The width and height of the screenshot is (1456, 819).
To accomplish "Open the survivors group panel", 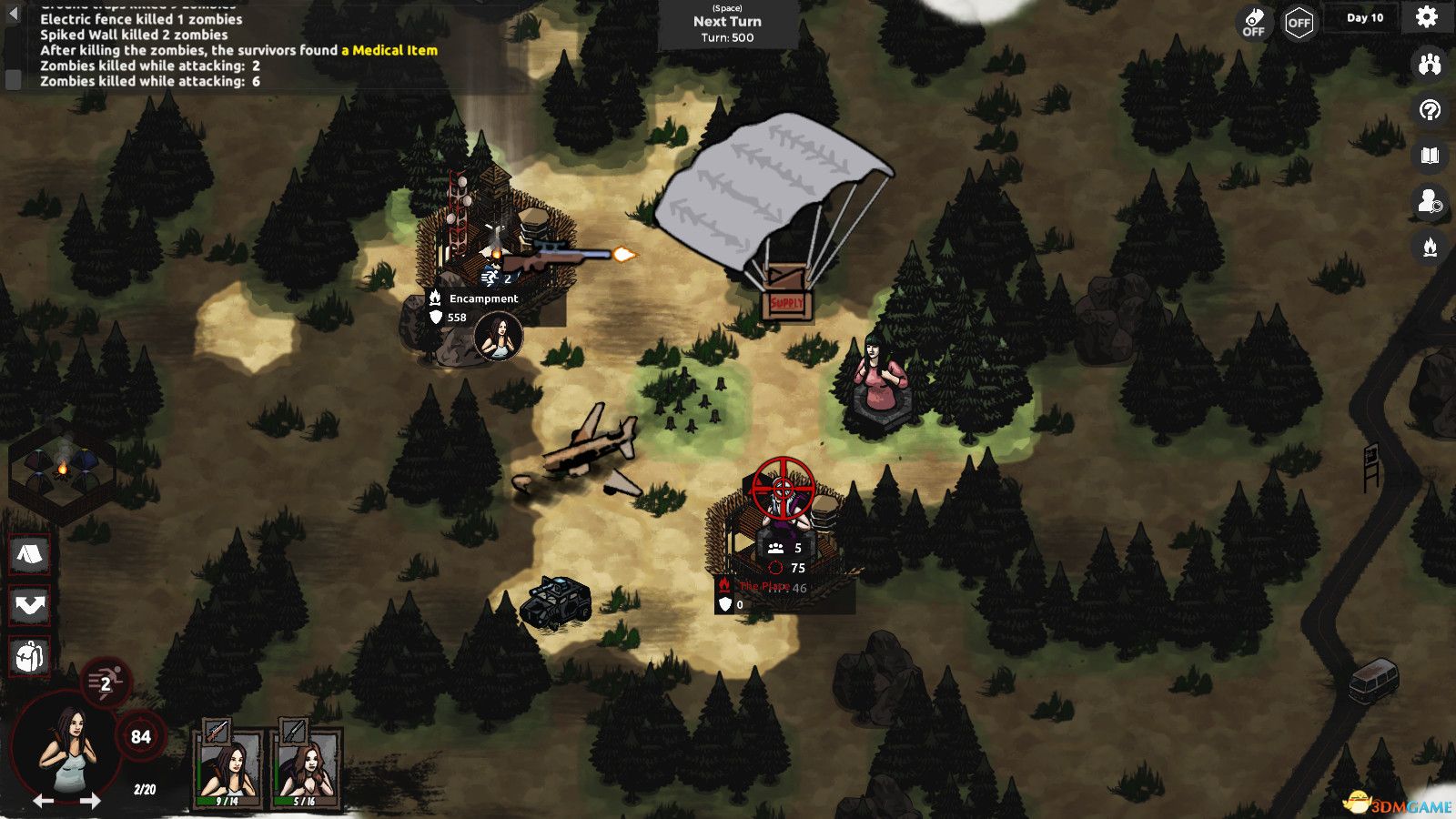I will point(1430,65).
